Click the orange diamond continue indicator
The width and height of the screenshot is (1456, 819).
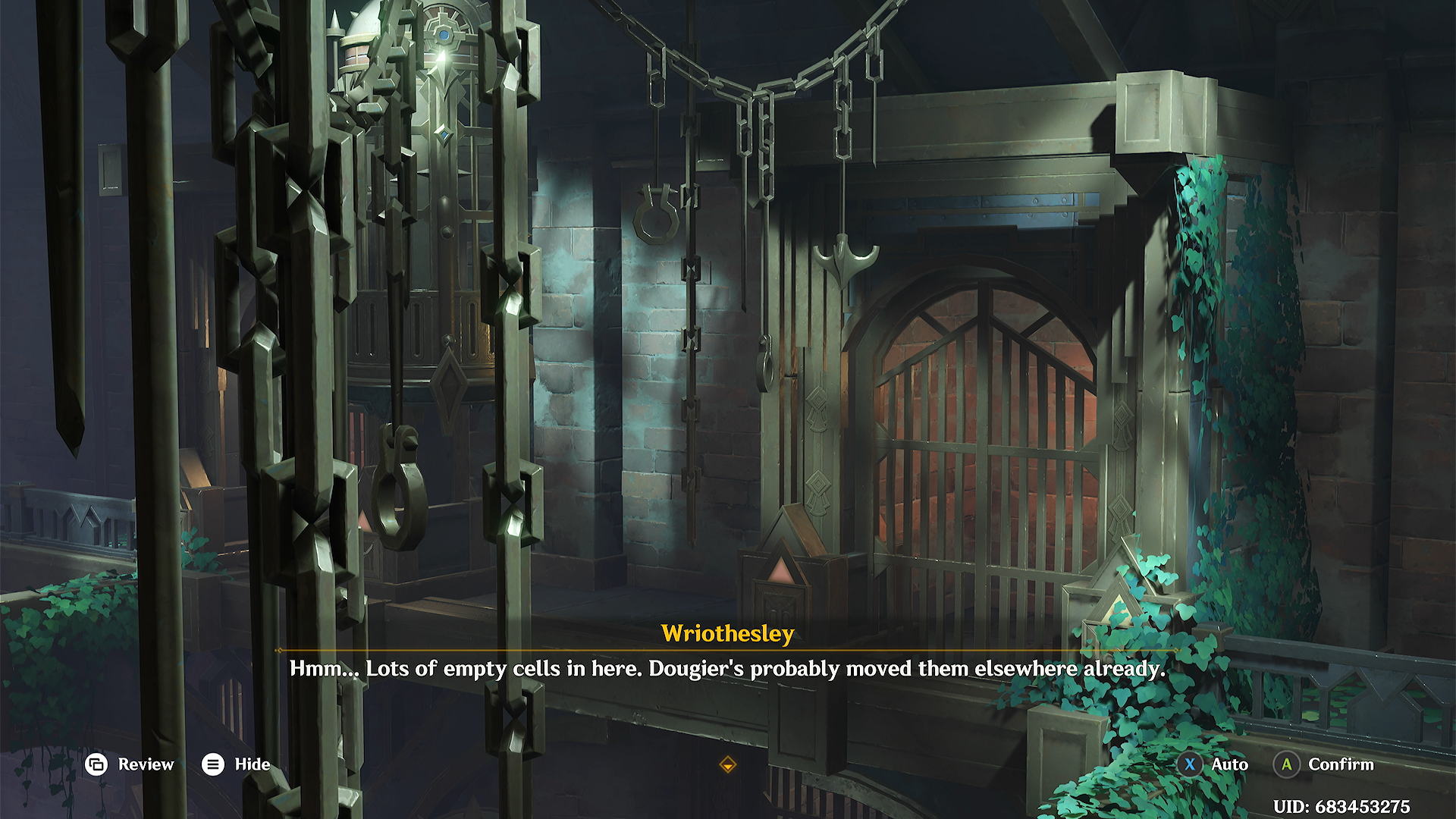click(x=727, y=764)
